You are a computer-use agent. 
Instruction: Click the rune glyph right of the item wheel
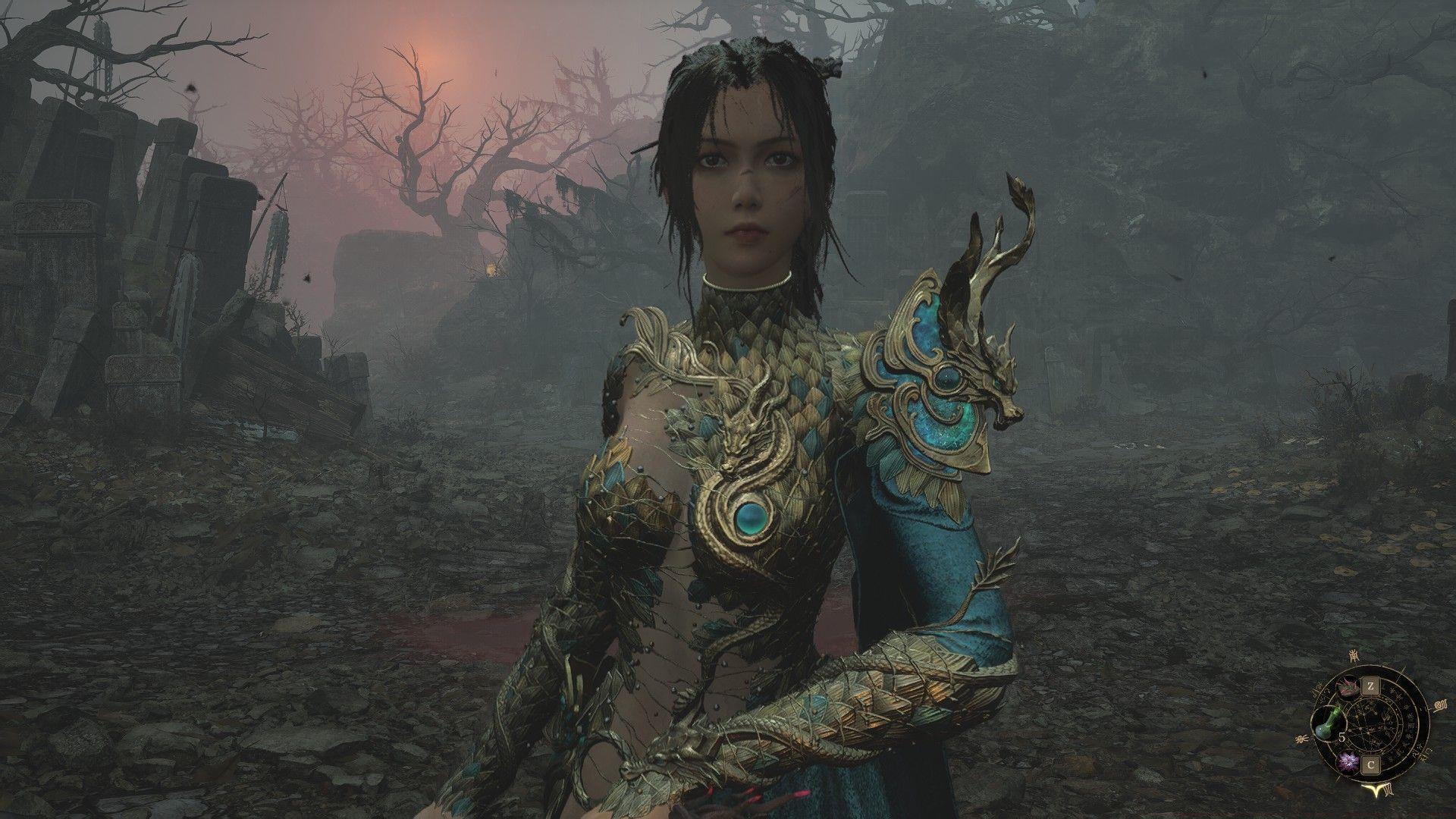tap(1440, 705)
